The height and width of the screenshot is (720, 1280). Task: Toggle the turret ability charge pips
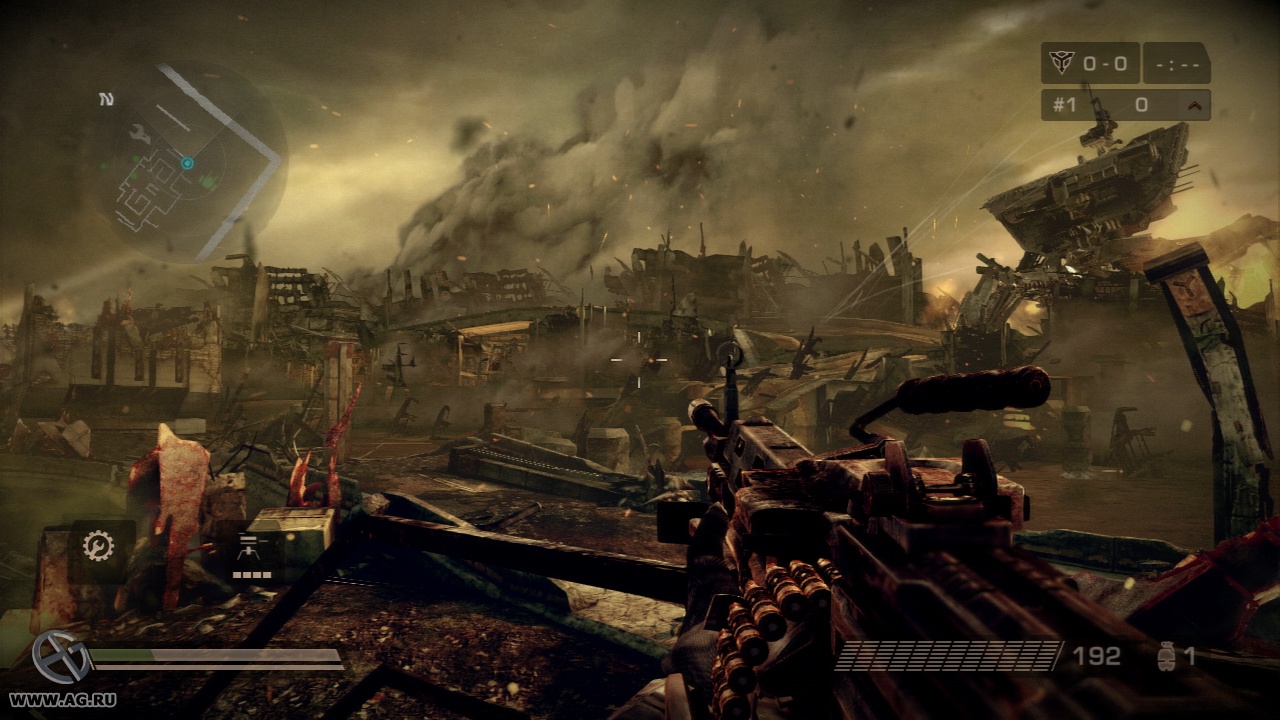point(252,574)
